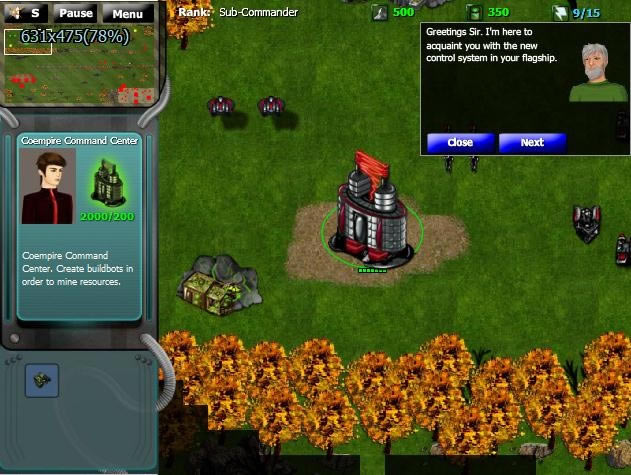This screenshot has width=631, height=475.
Task: Pause the game
Action: coord(75,14)
